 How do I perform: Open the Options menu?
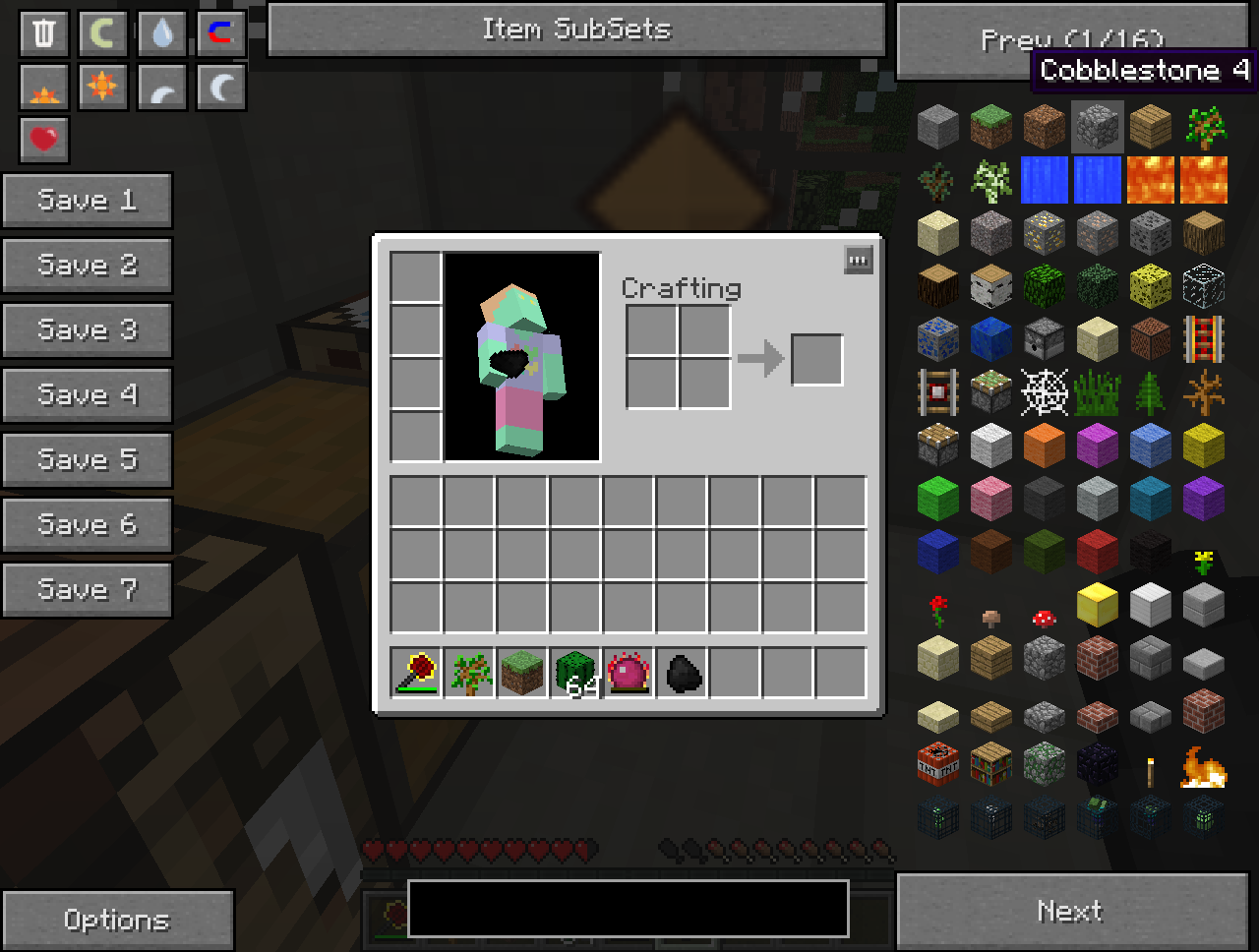point(117,920)
